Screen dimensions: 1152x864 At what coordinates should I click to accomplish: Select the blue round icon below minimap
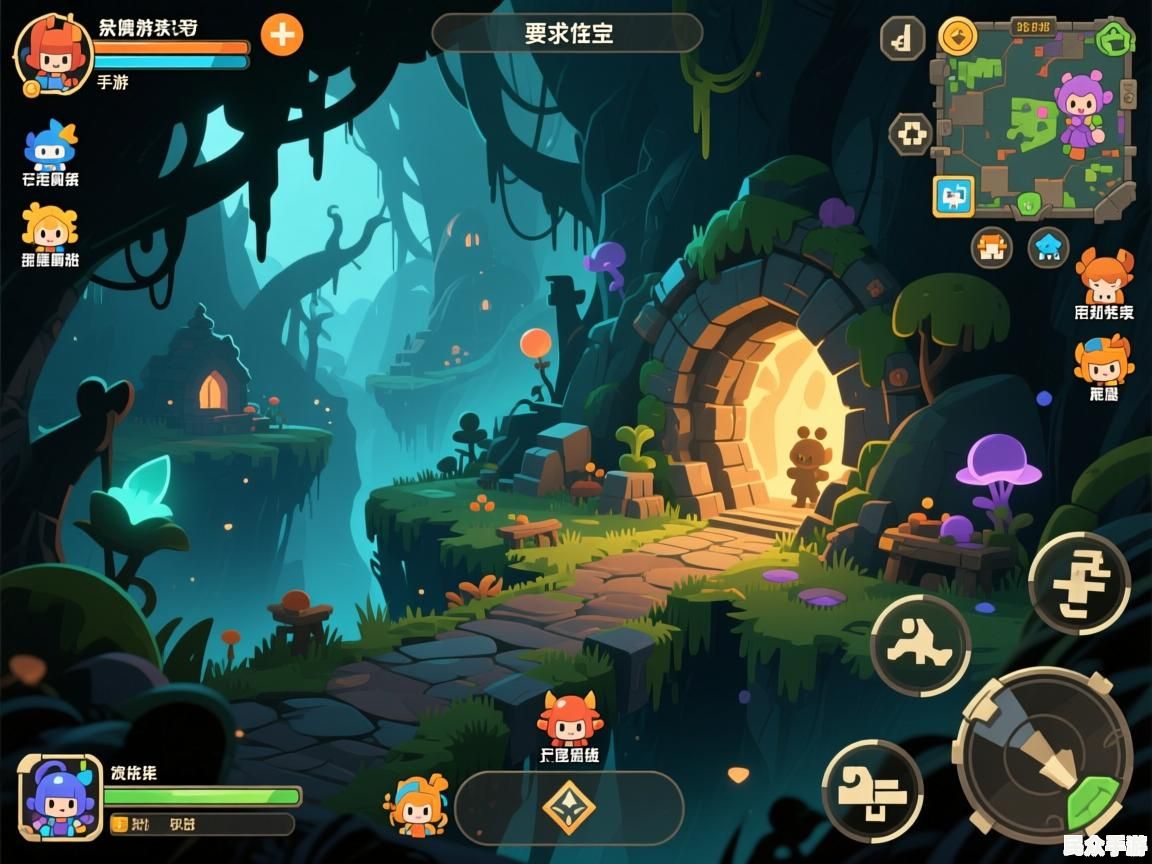(1048, 247)
